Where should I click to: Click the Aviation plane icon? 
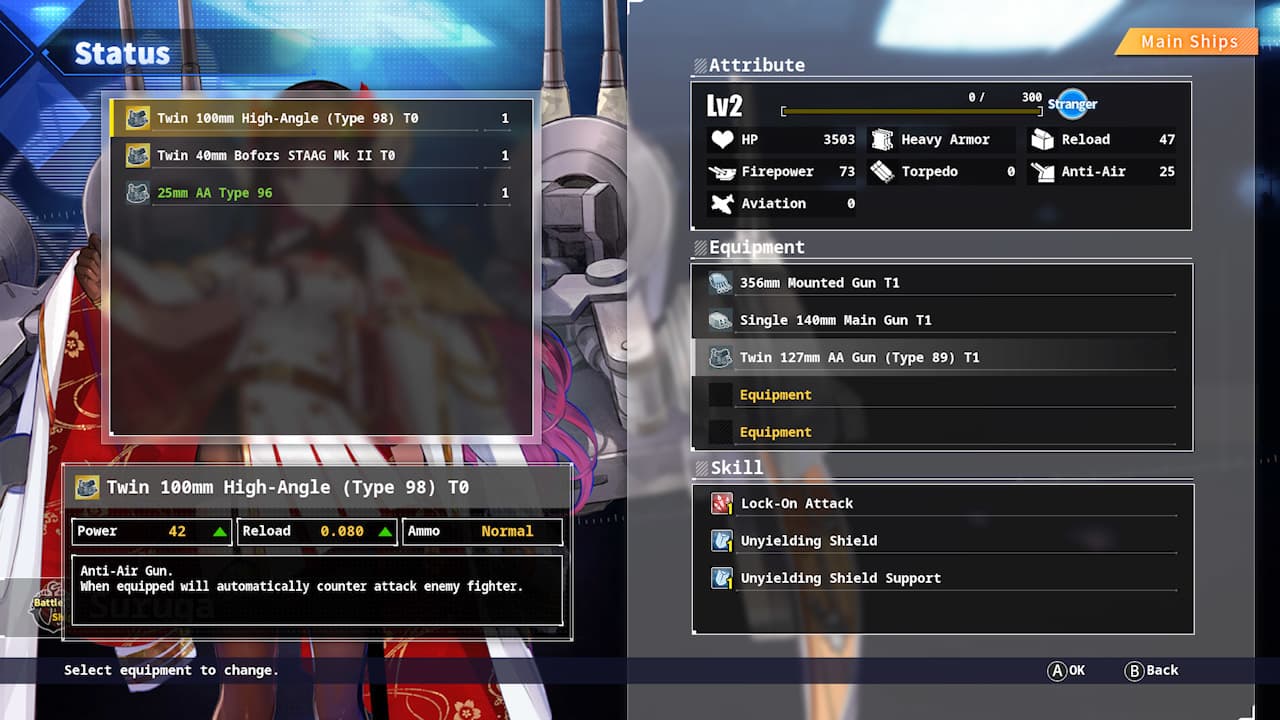point(723,203)
